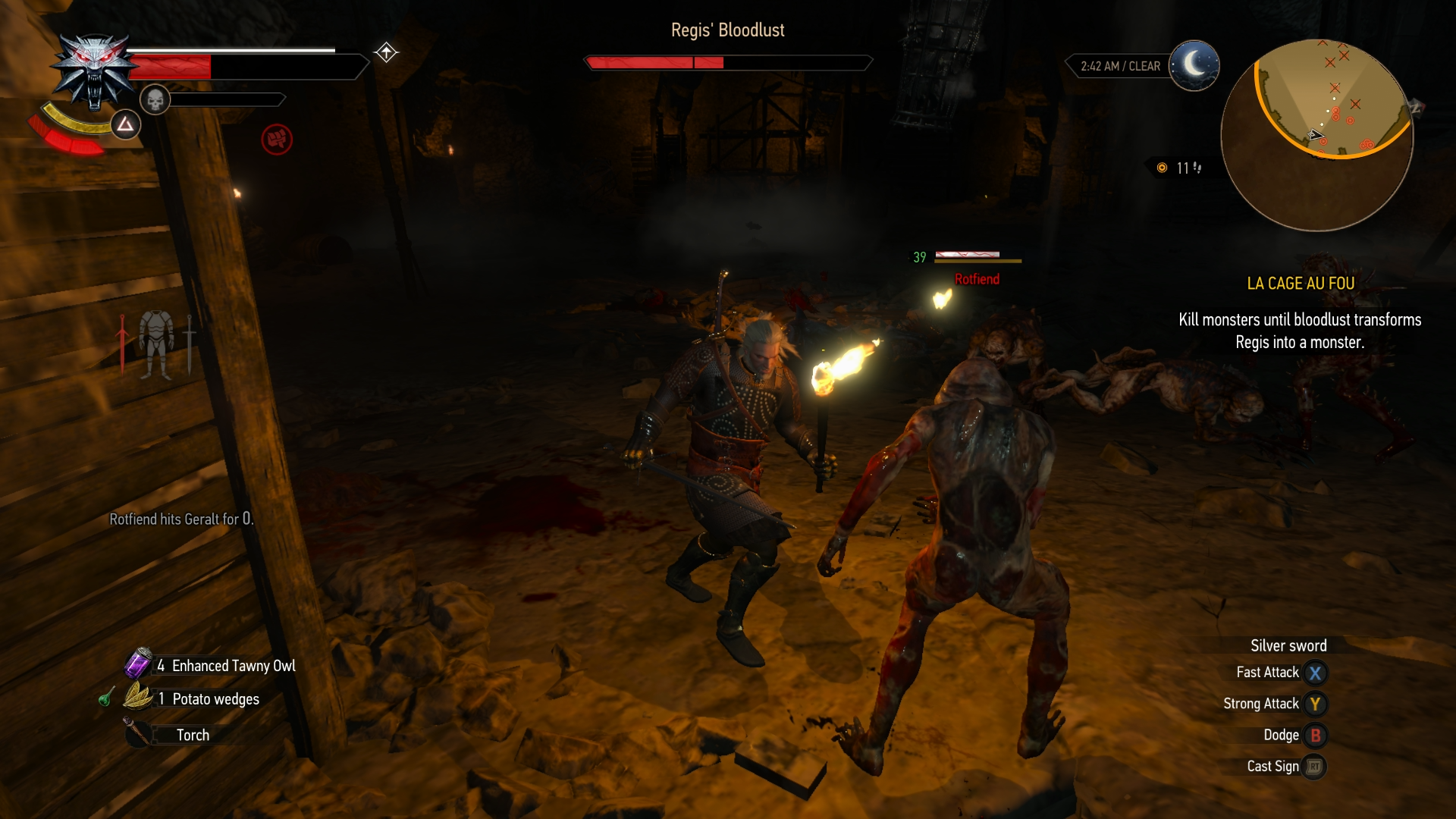The image size is (1456, 819).
Task: Select the quest title Regis' Bloodlust
Action: coord(727,30)
